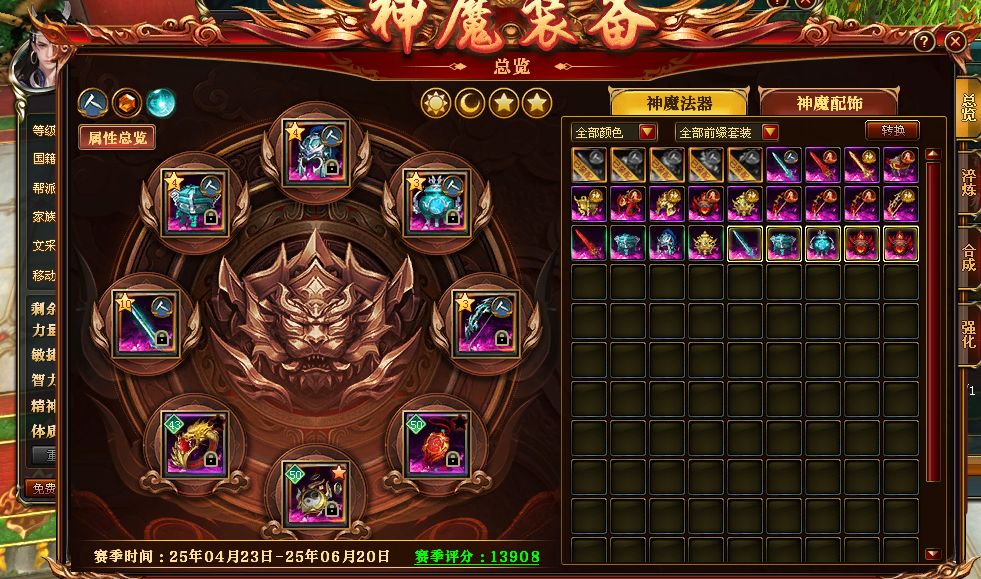Close the 神魔装备 window
This screenshot has height=579, width=981.
pos(956,41)
